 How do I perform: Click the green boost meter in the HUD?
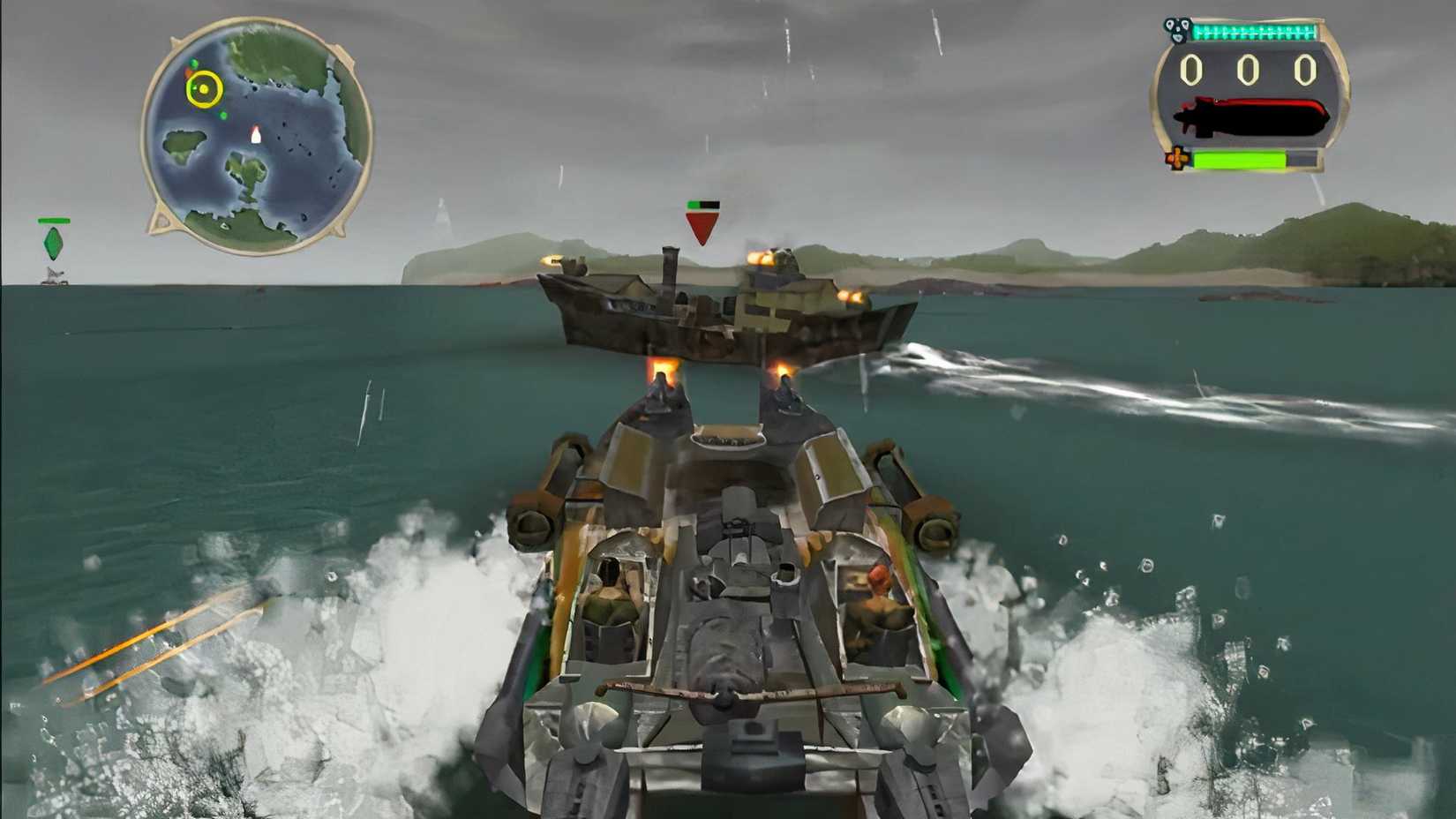(x=1240, y=160)
